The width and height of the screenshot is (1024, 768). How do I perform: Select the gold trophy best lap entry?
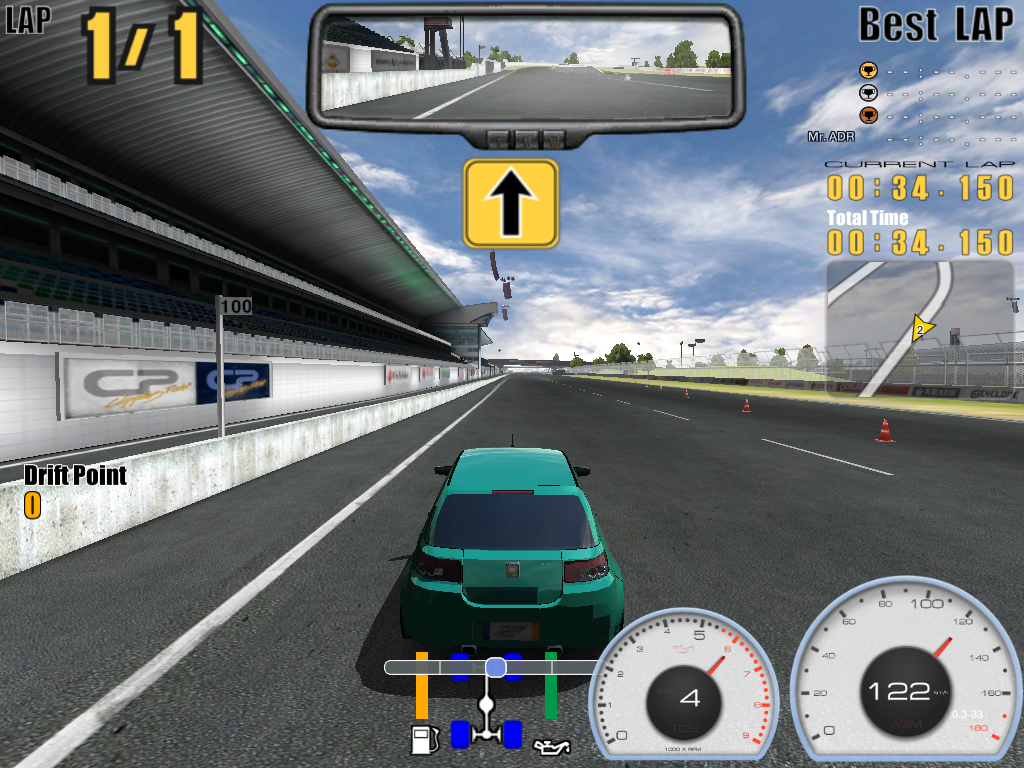(x=868, y=71)
